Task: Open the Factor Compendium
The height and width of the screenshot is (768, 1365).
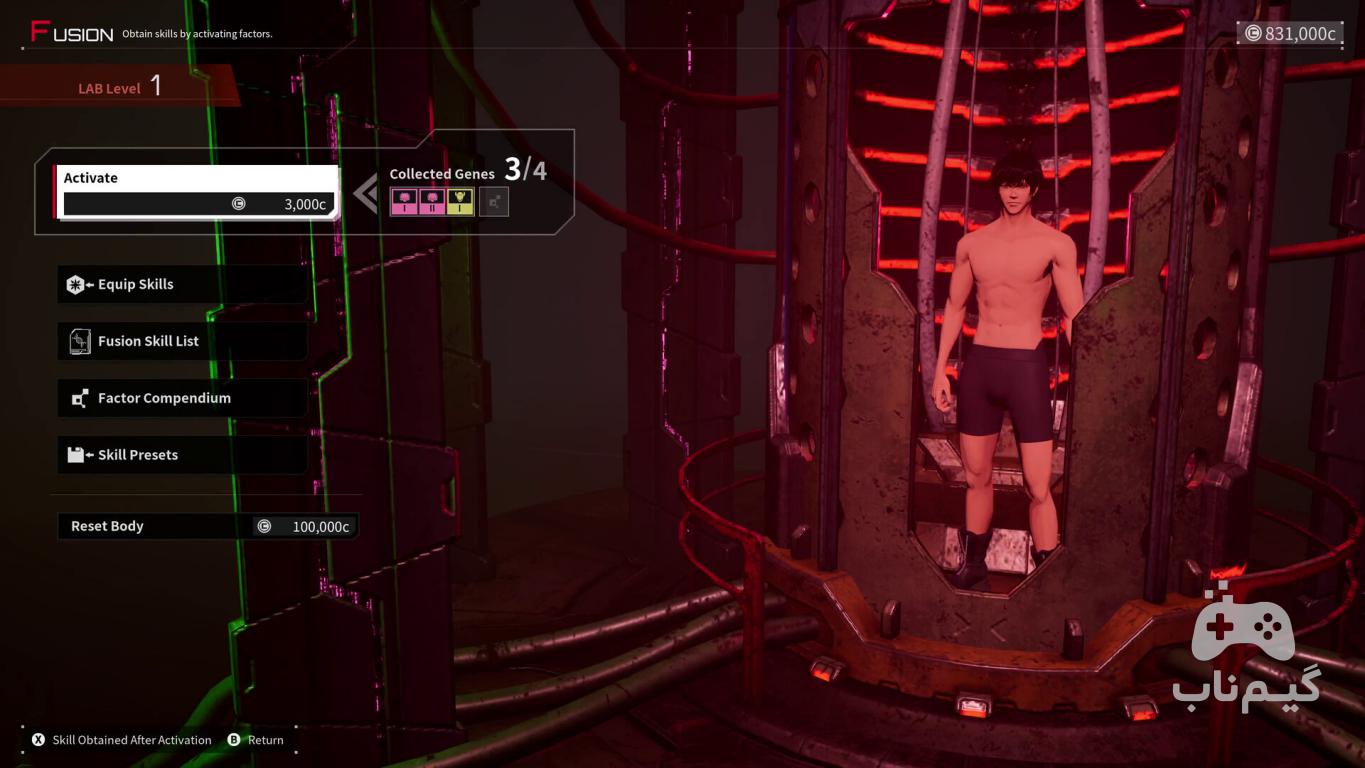Action: (182, 398)
